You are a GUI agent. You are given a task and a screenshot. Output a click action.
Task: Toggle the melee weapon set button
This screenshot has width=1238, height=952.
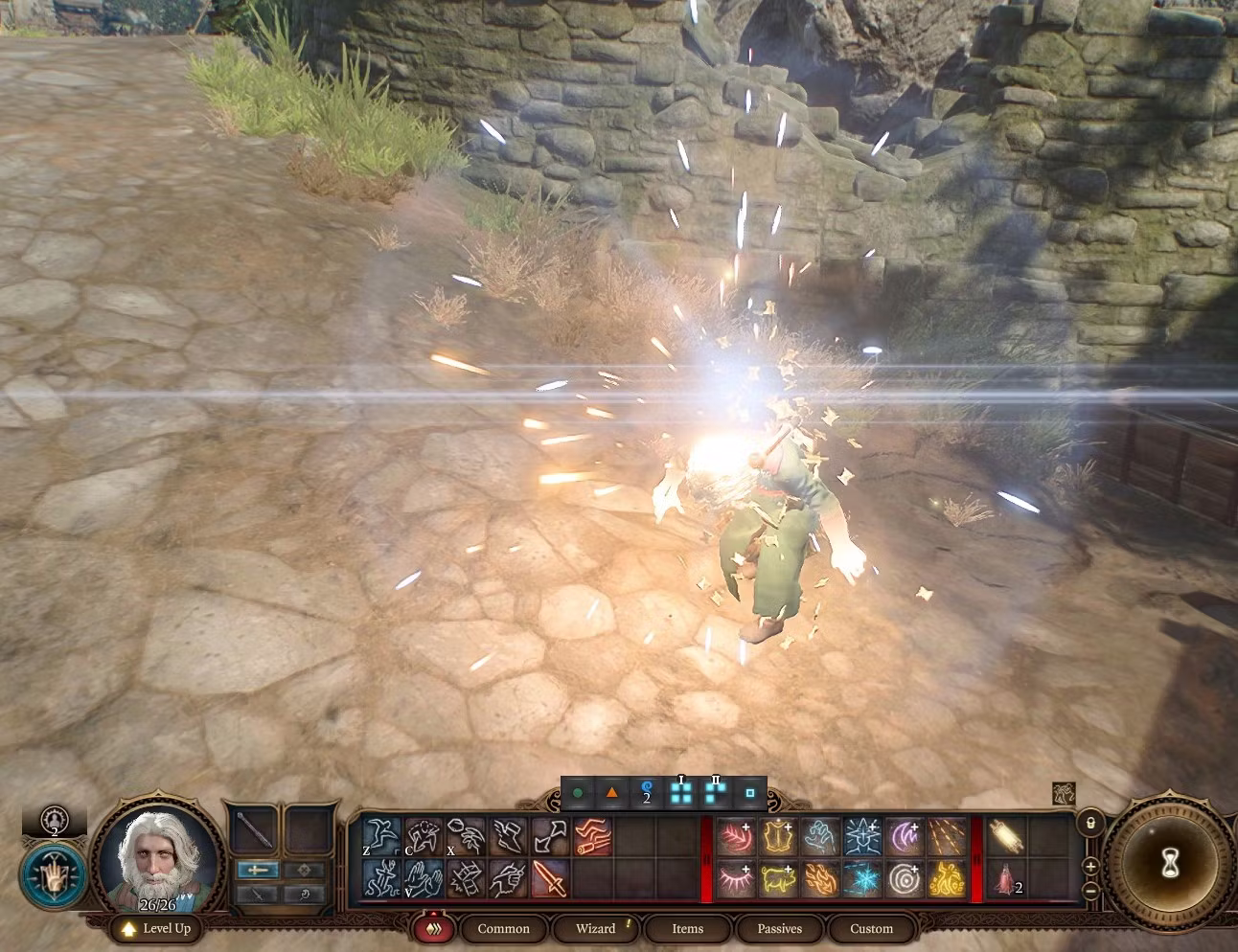coord(258,870)
